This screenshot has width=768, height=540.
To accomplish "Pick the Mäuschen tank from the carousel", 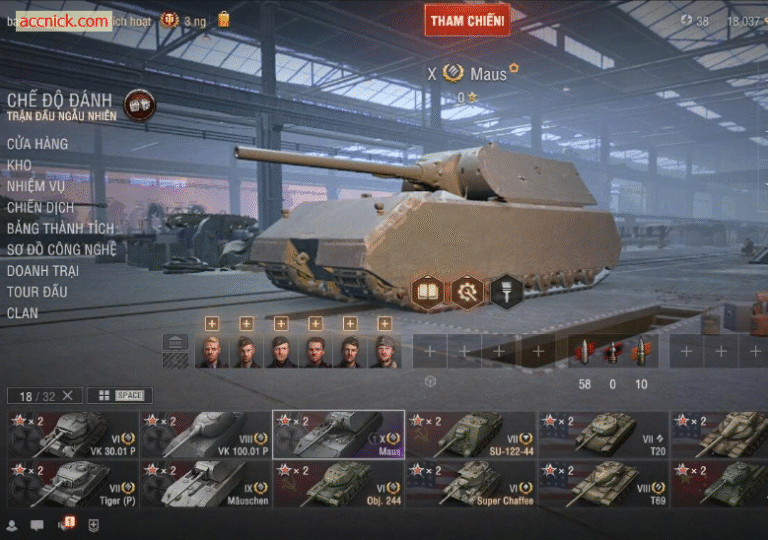I will coord(205,483).
